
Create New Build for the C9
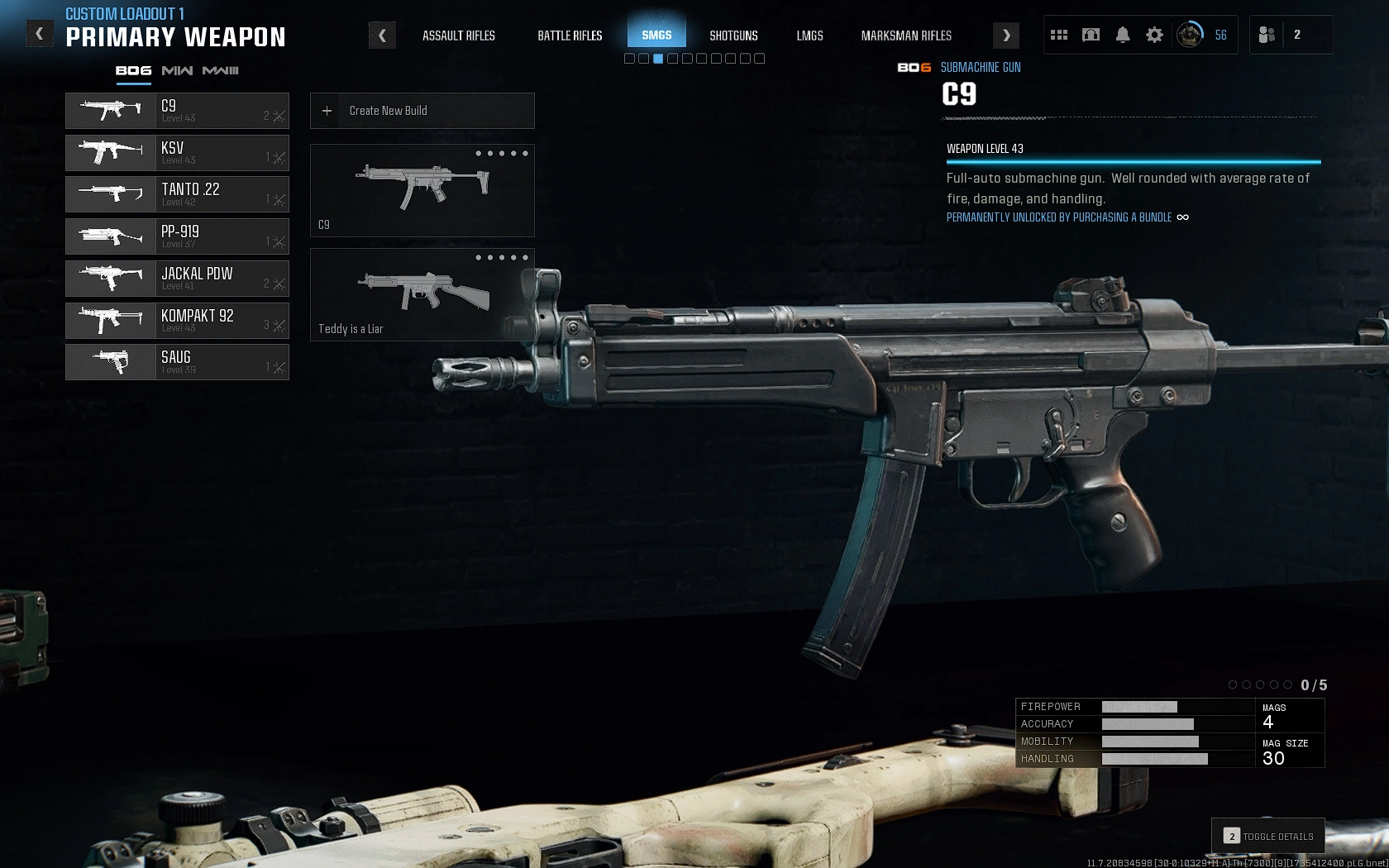click(422, 111)
